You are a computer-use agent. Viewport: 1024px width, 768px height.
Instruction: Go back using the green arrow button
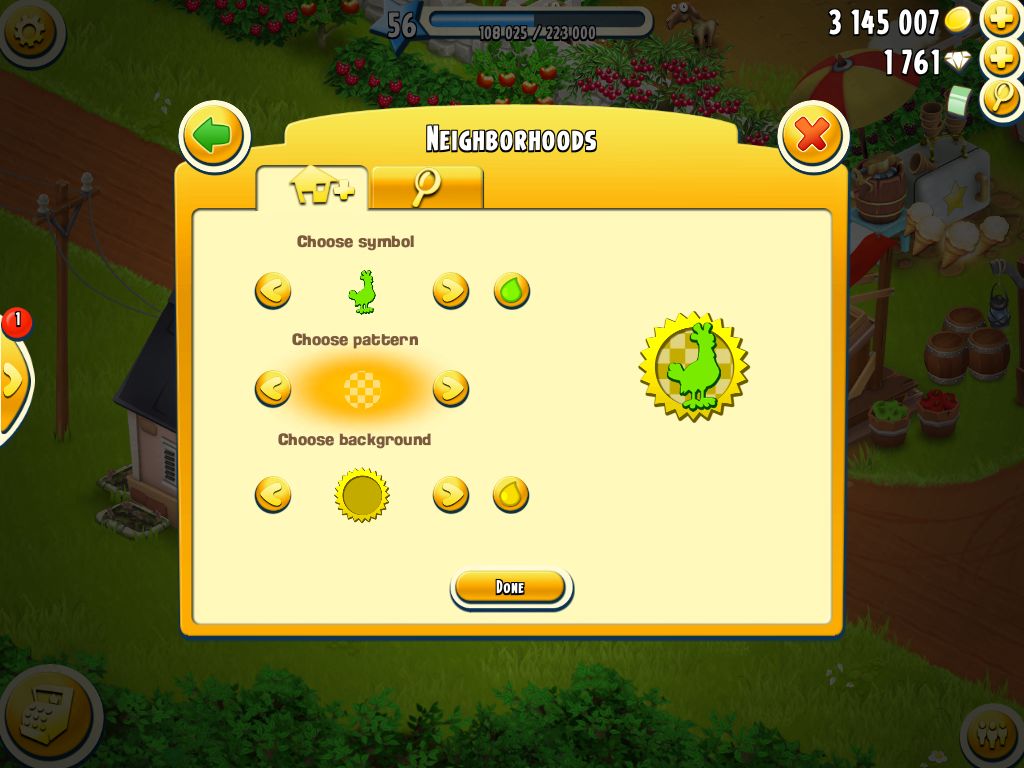coord(214,136)
